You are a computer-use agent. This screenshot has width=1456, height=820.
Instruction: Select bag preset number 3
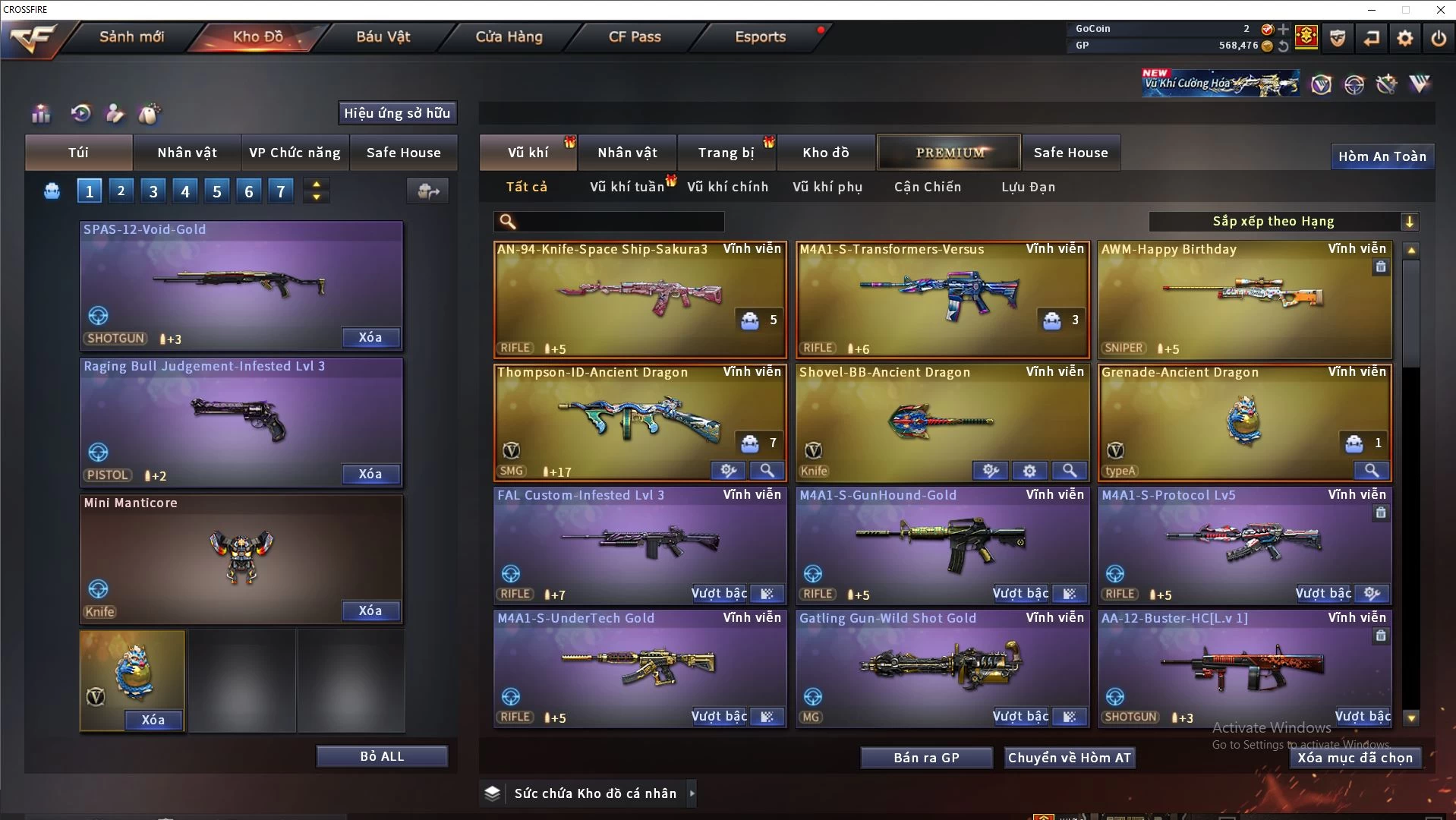tap(153, 191)
